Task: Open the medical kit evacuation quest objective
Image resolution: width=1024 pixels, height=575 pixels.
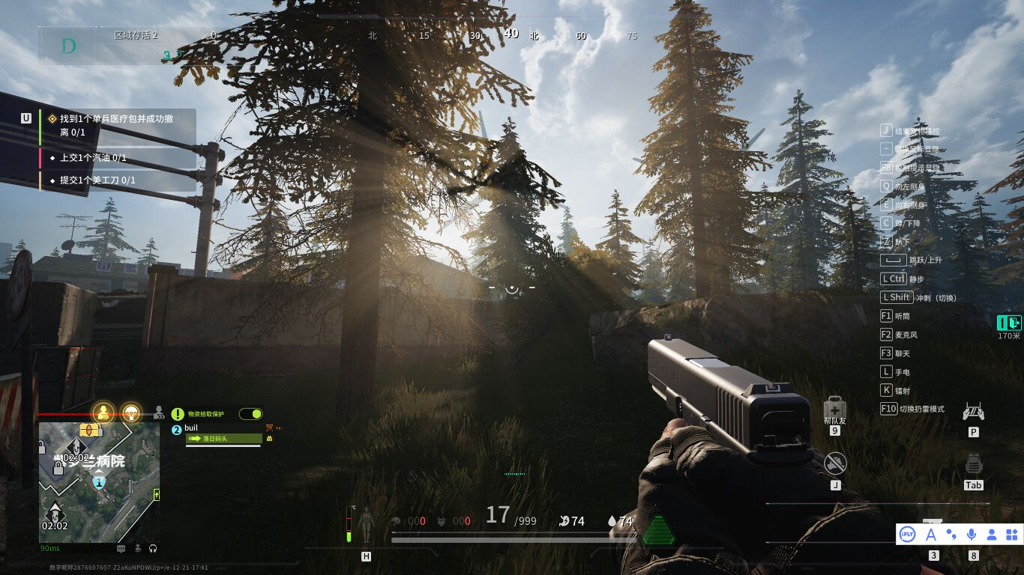Action: [115, 125]
